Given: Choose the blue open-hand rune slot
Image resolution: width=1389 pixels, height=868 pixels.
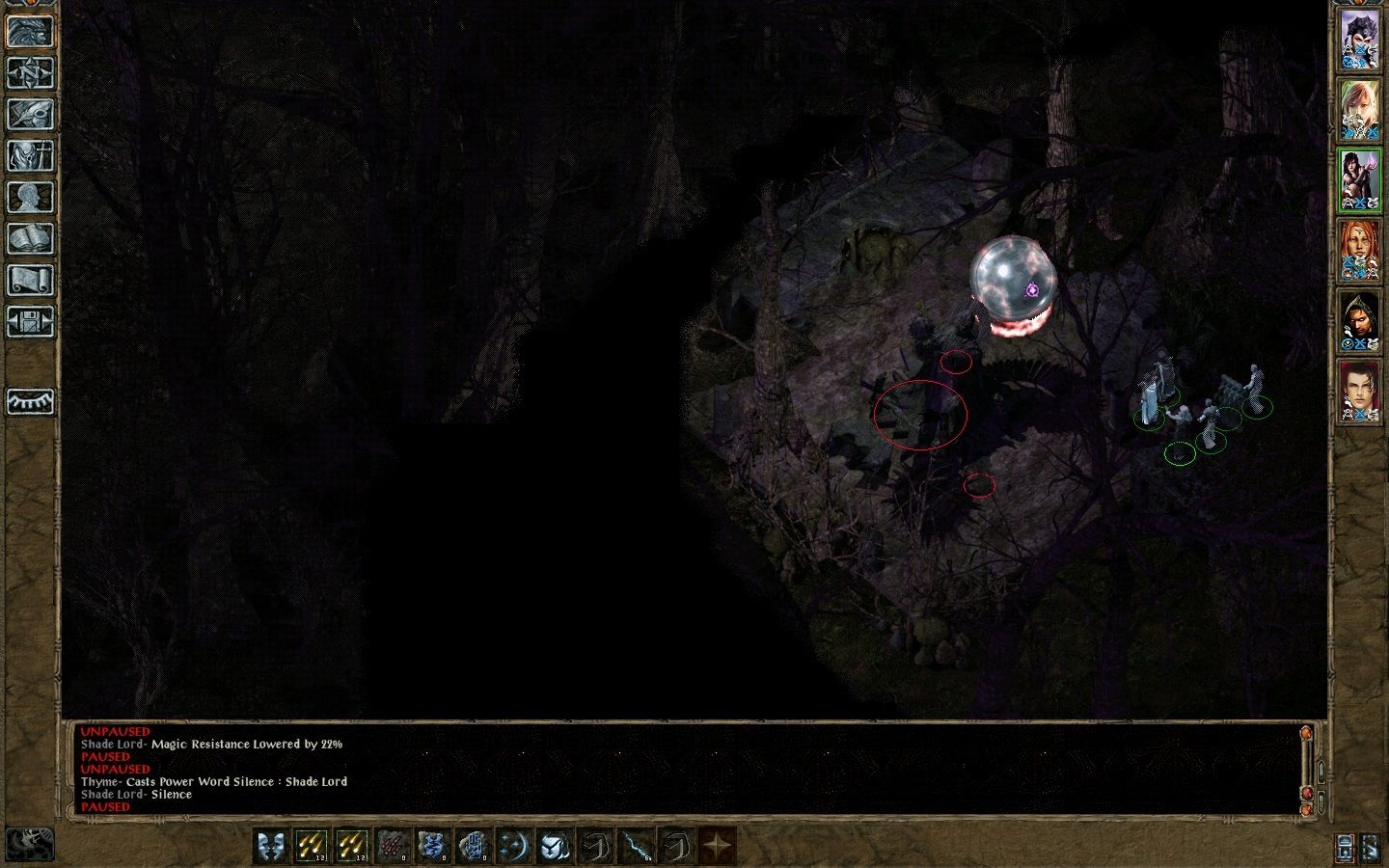Looking at the screenshot, I should coord(473,847).
